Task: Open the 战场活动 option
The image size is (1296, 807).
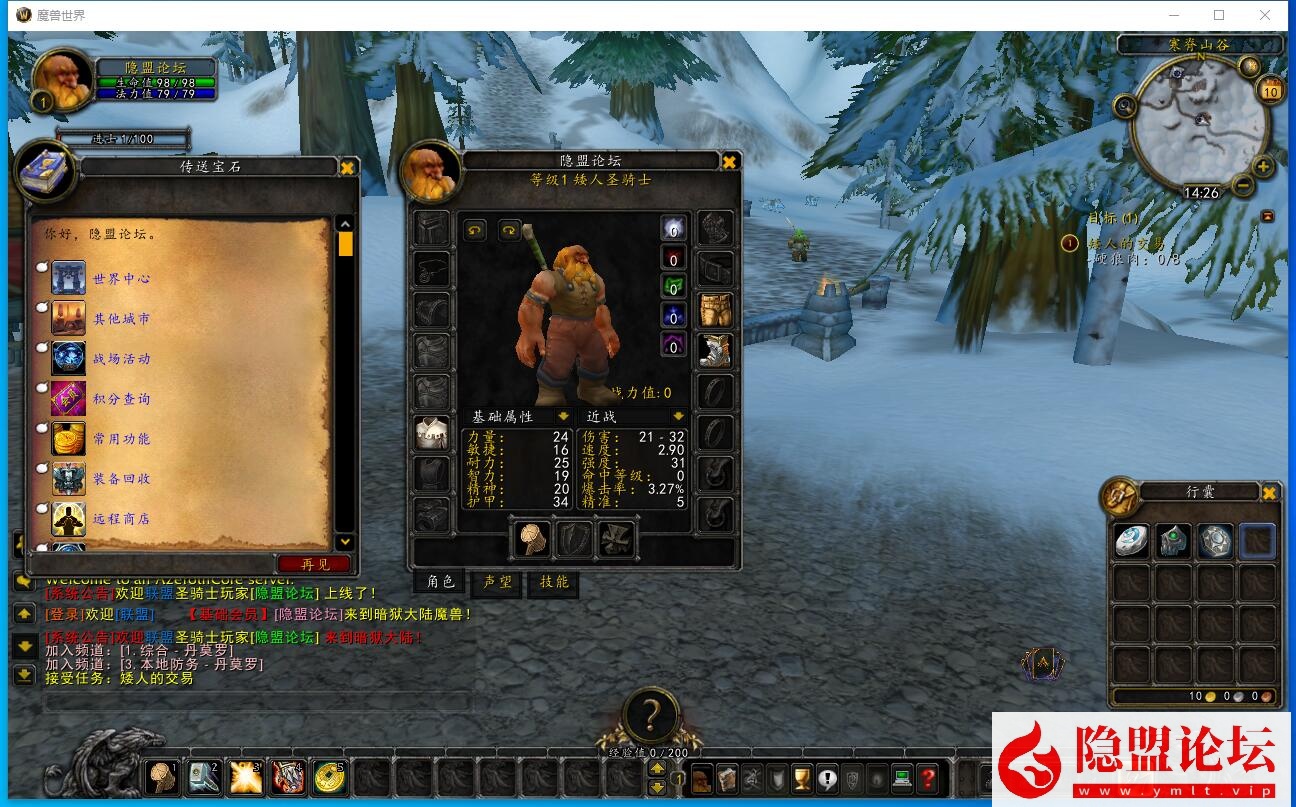Action: click(120, 359)
